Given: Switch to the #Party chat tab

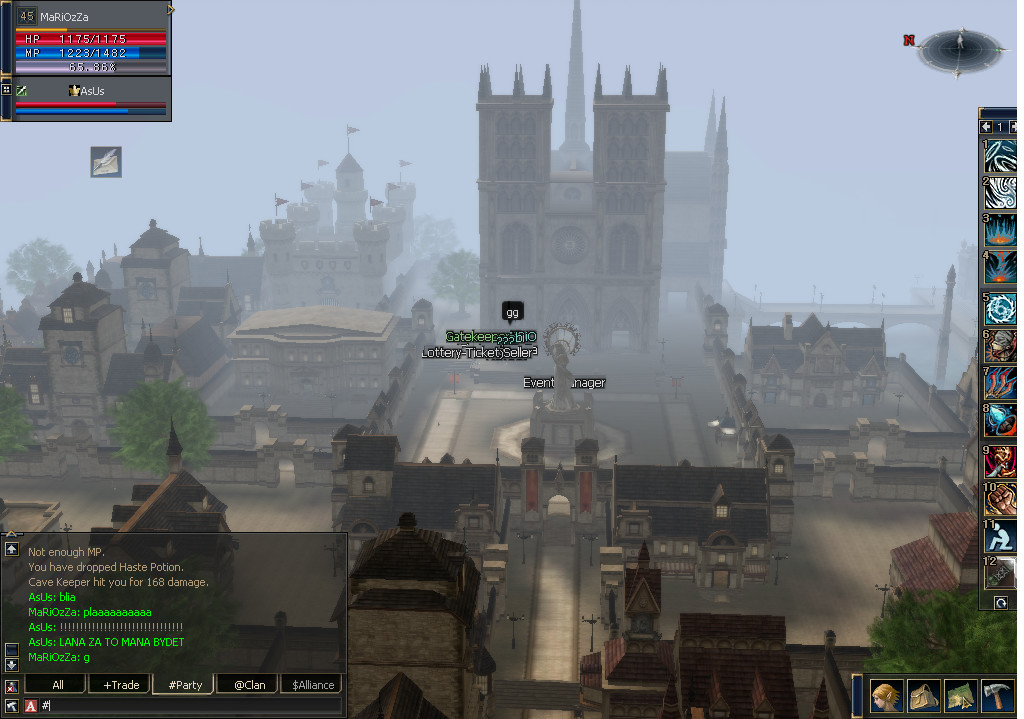Looking at the screenshot, I should (185, 685).
